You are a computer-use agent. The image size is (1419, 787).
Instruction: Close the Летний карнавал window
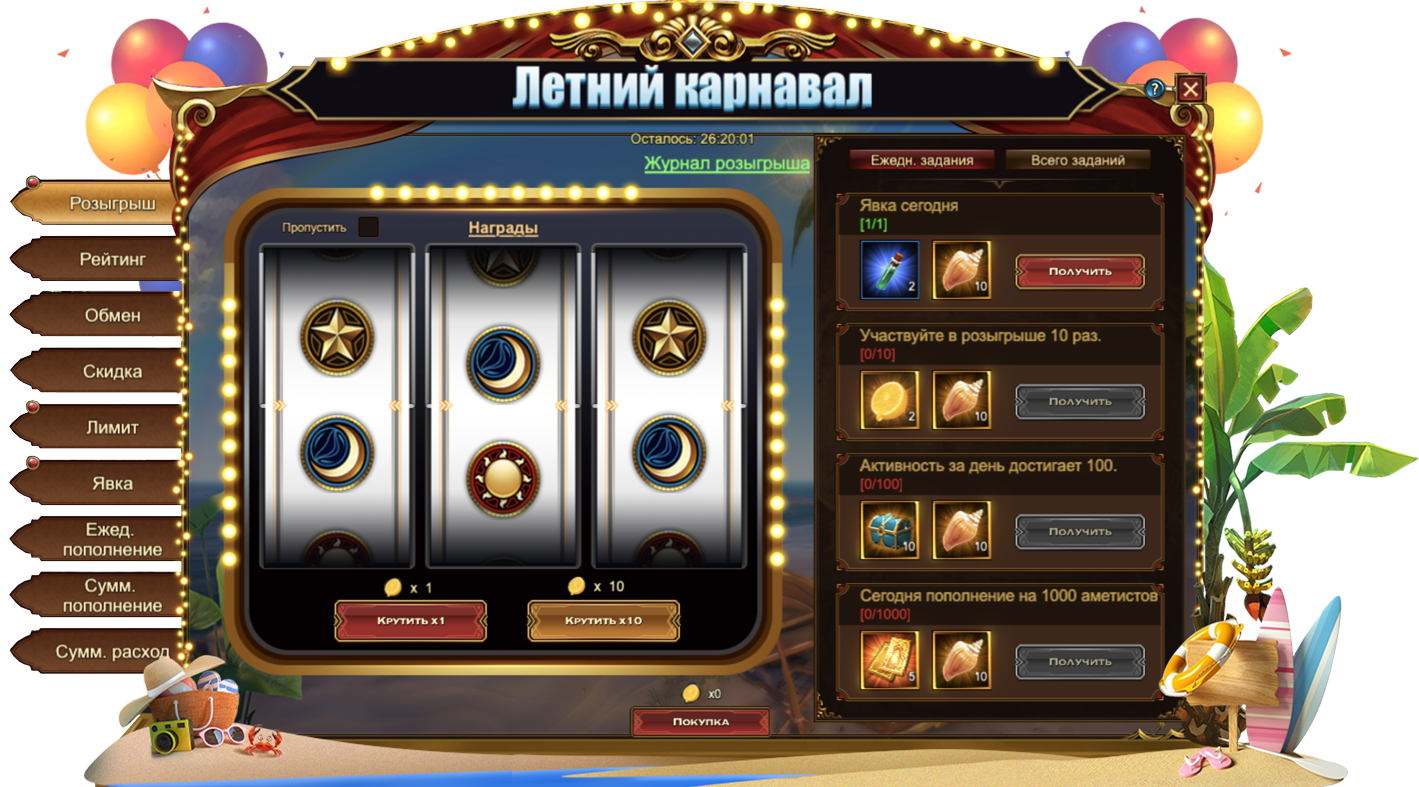click(1190, 89)
